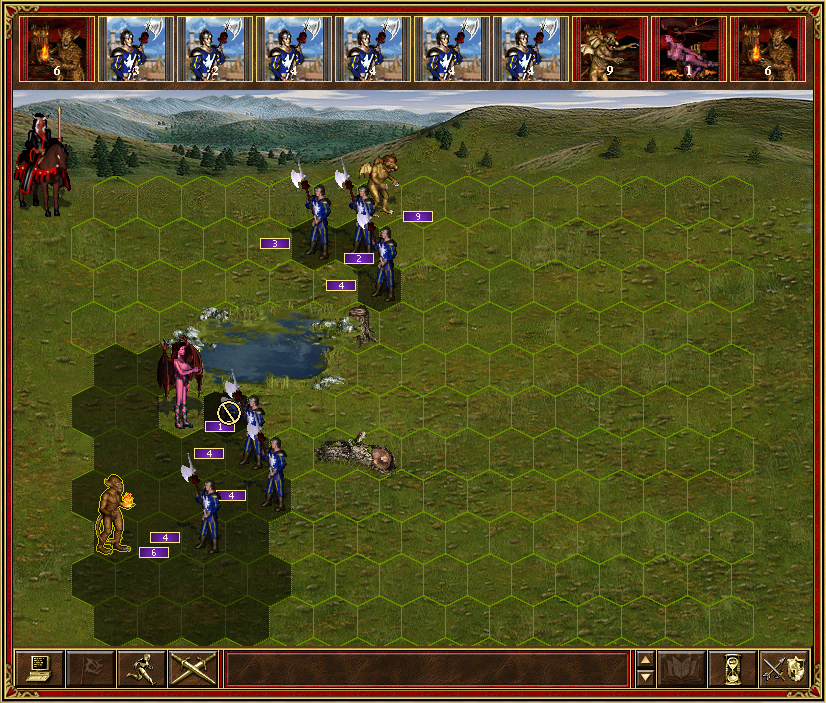
Task: Open the spellbook to cast a spell
Action: click(683, 668)
